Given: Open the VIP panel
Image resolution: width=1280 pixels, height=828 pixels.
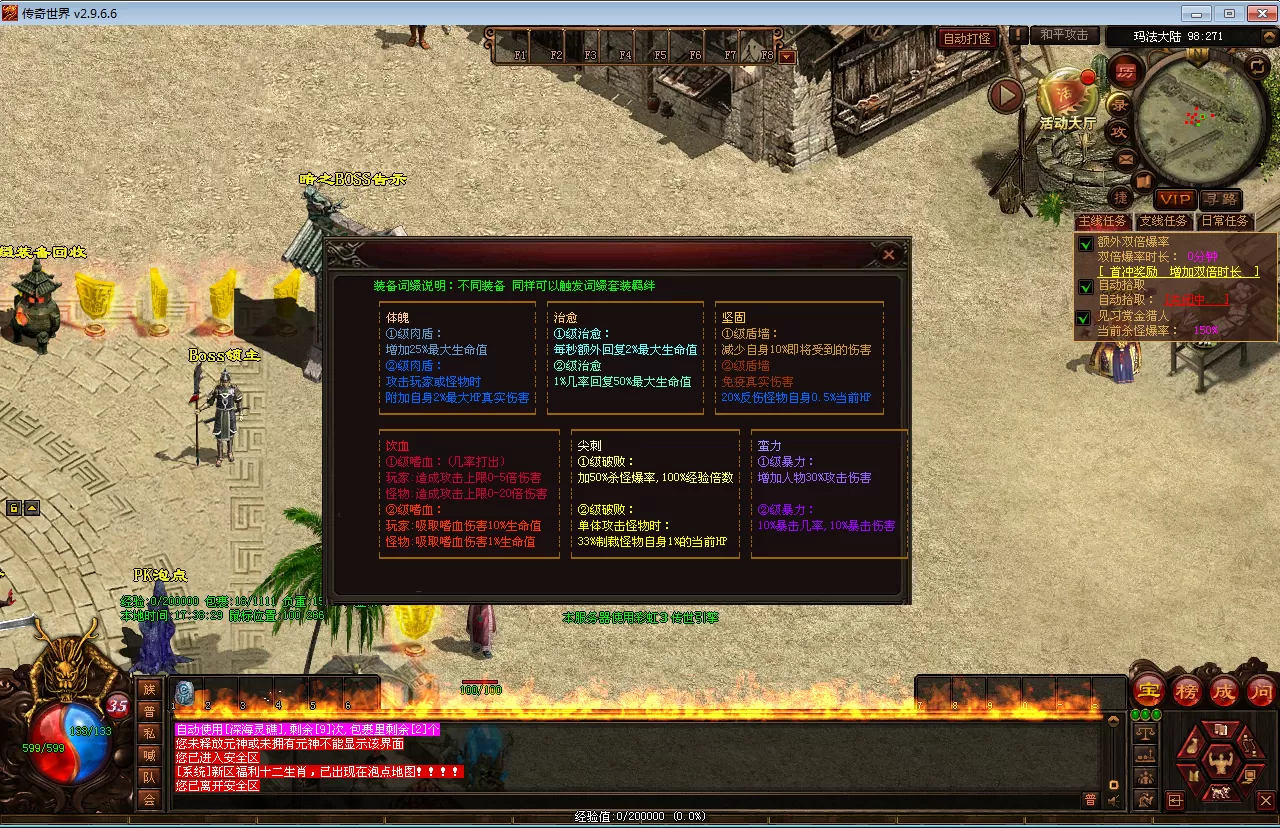Looking at the screenshot, I should pos(1174,200).
